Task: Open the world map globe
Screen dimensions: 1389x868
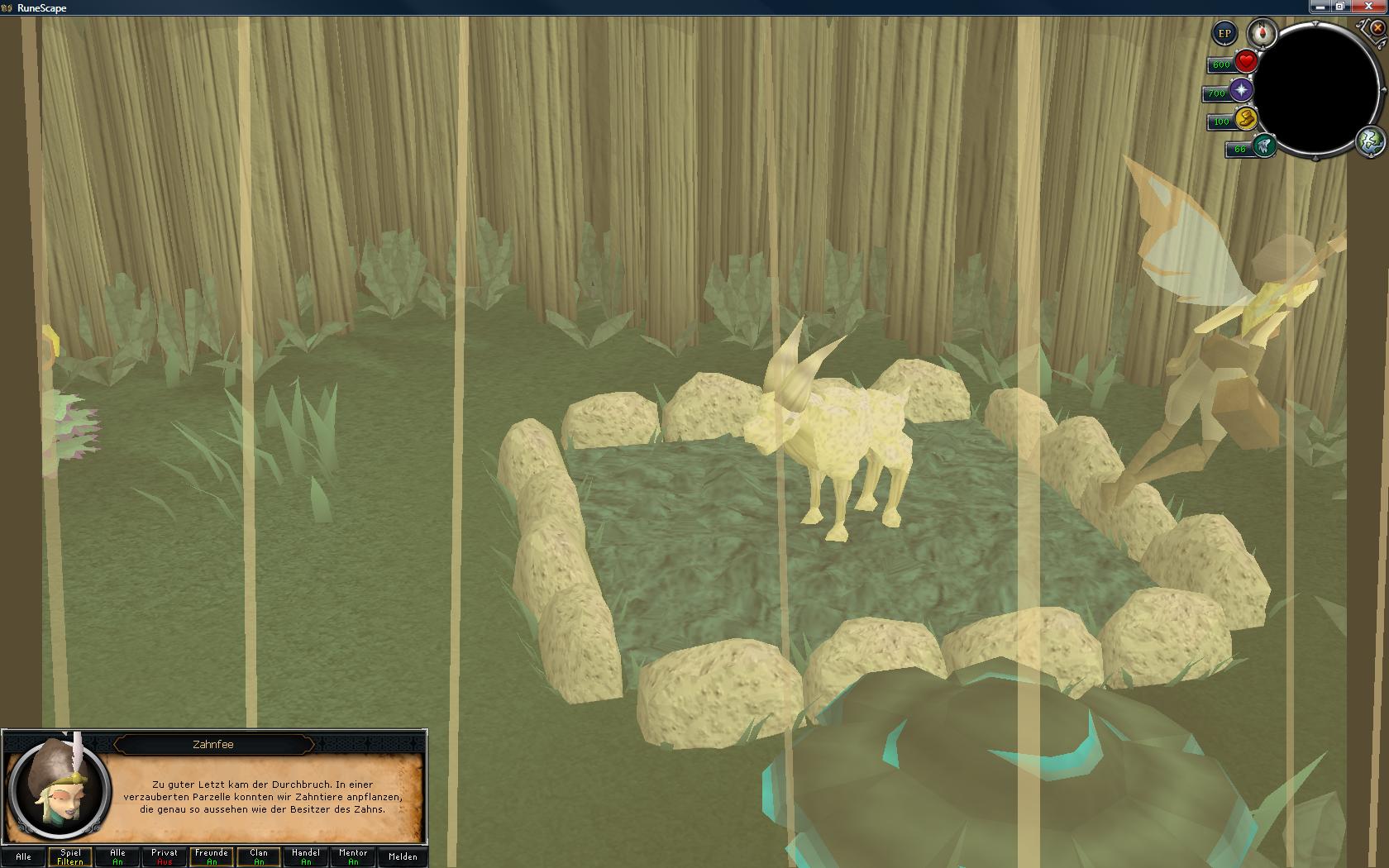Action: (1370, 141)
